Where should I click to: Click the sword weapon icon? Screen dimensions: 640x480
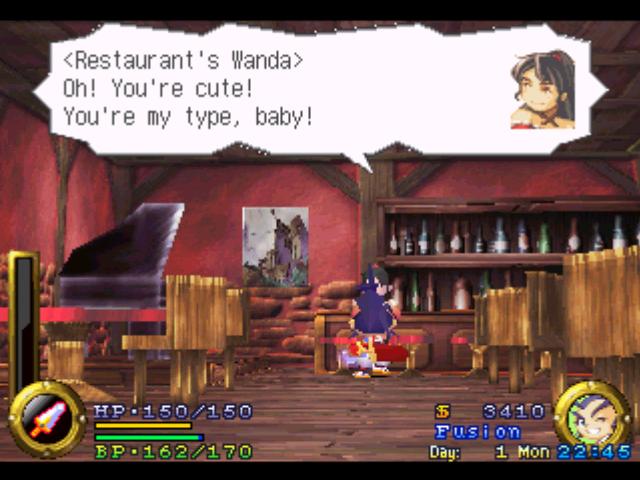coord(47,420)
